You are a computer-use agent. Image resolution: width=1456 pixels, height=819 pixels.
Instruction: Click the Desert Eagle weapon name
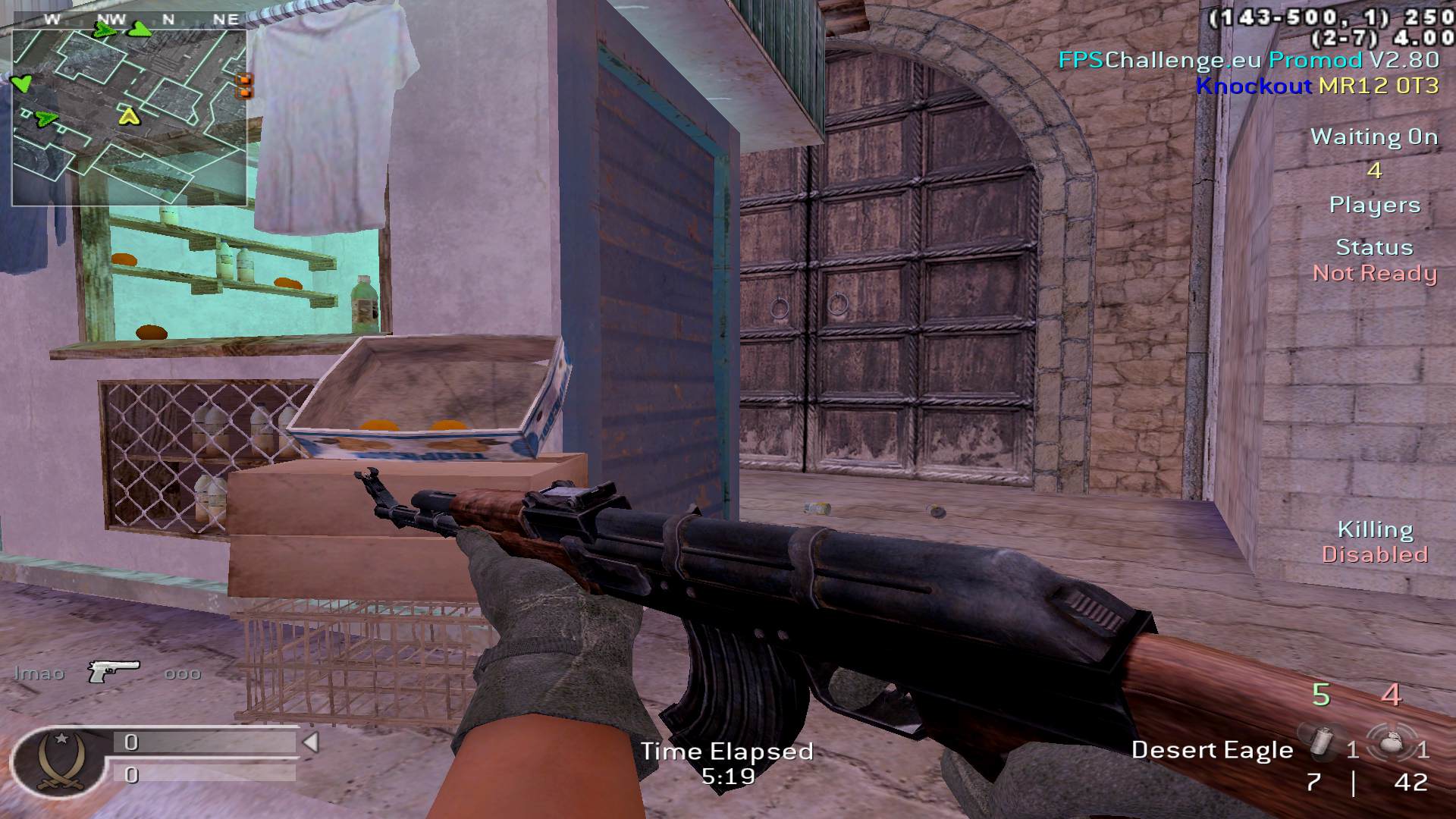tap(1212, 750)
